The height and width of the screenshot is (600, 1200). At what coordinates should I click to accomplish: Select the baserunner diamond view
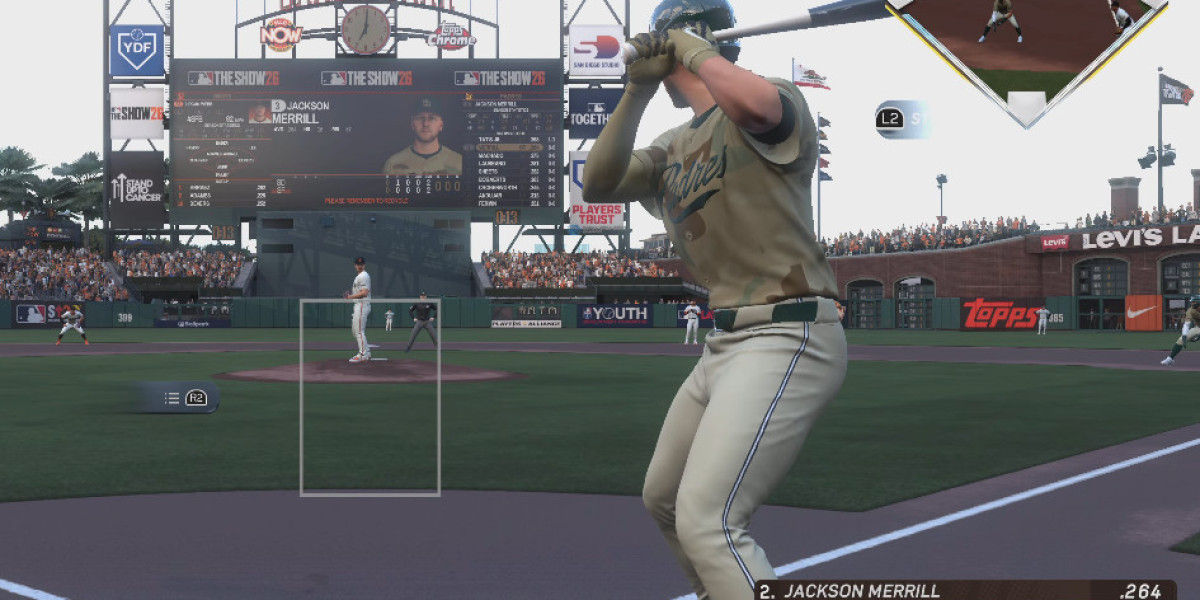coord(1026,50)
